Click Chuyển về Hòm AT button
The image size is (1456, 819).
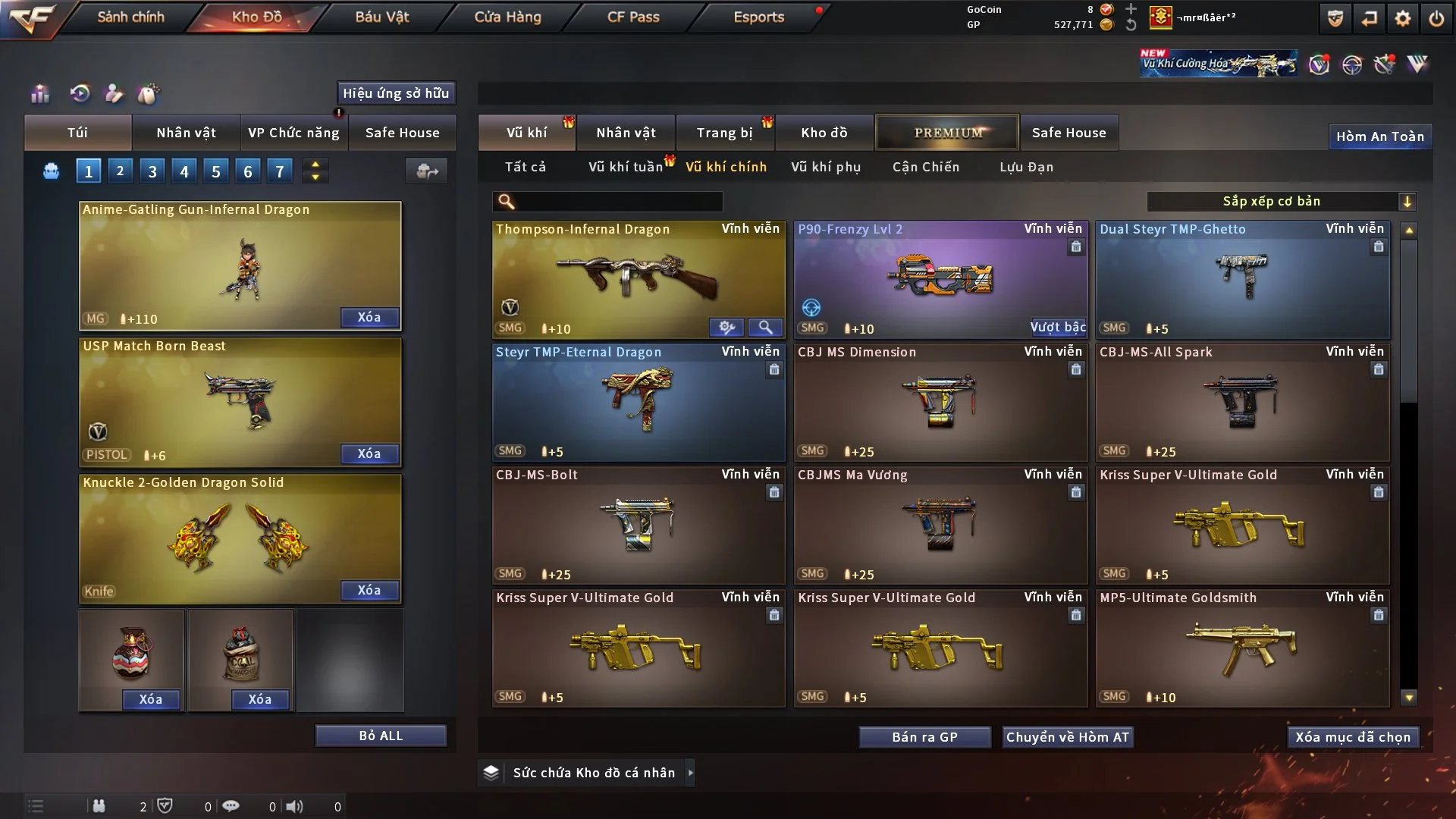(x=1068, y=737)
